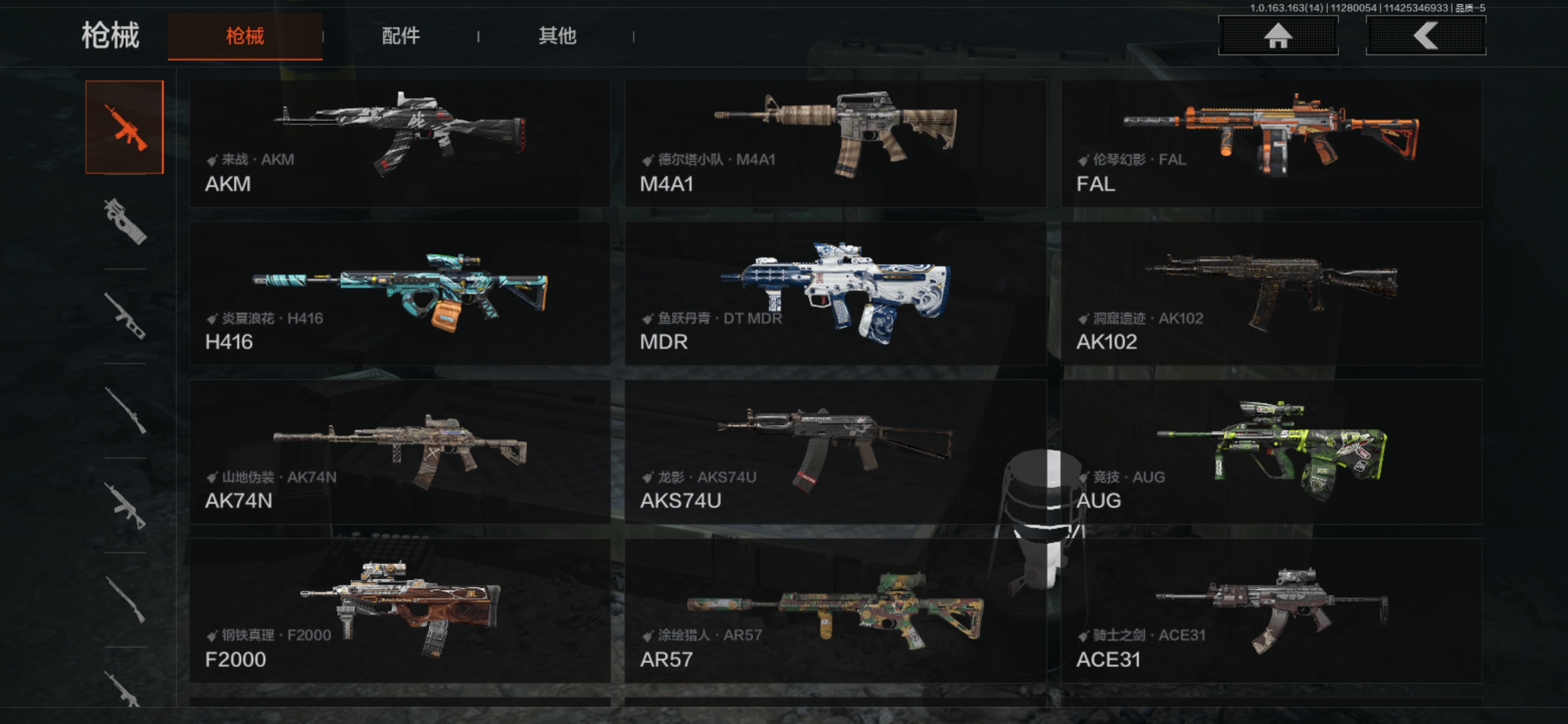
Task: Go to the home screen
Action: pyautogui.click(x=1278, y=36)
